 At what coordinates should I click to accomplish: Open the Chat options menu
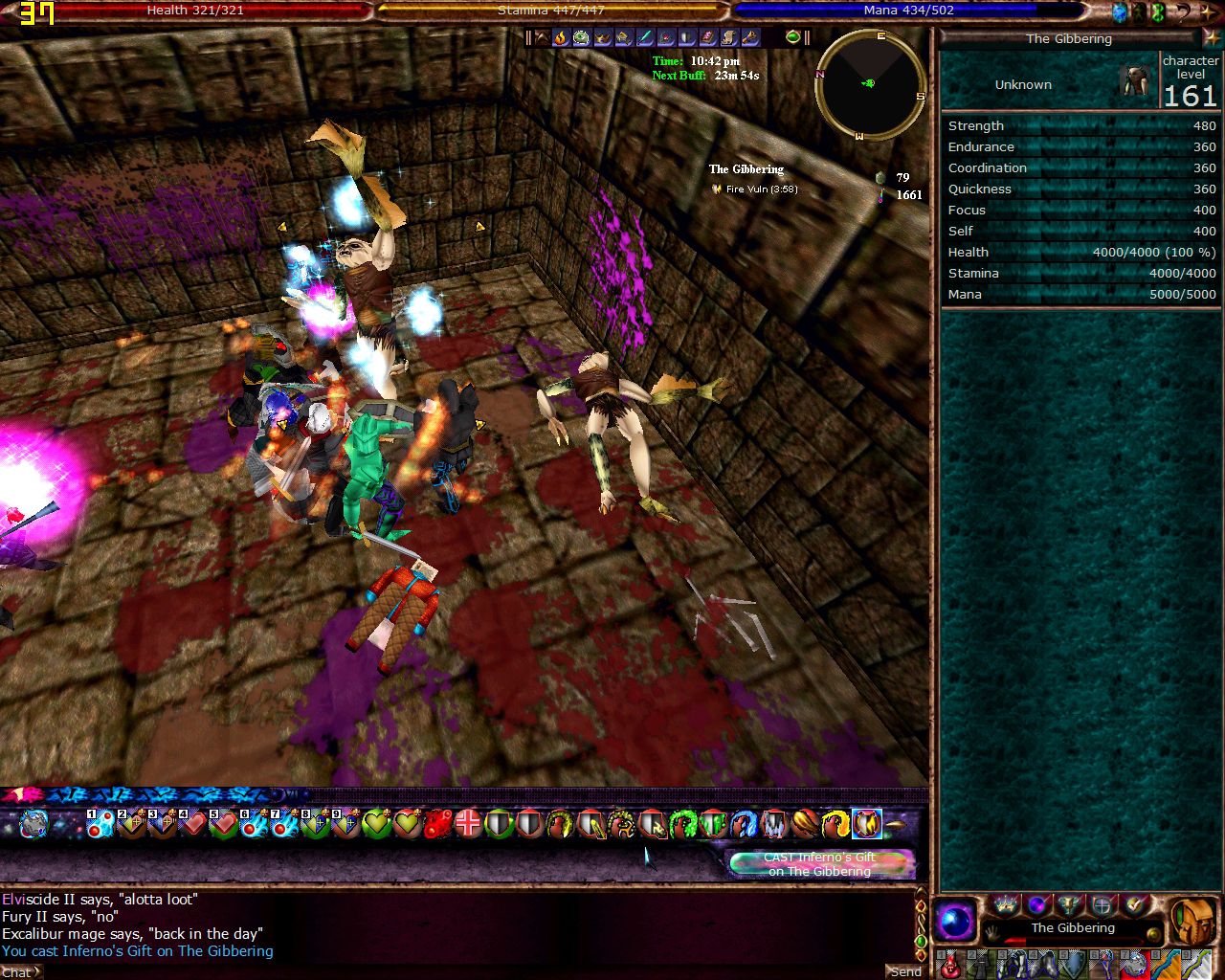(x=20, y=972)
